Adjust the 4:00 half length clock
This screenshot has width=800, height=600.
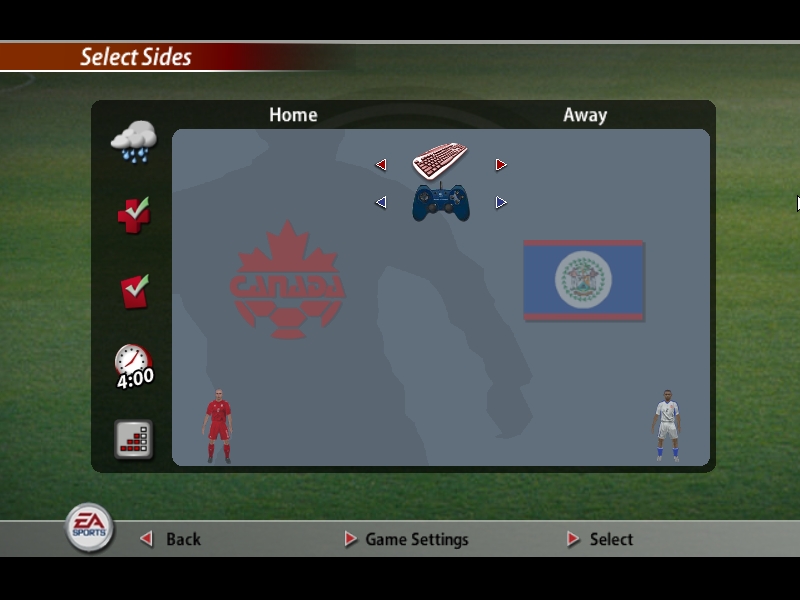134,366
